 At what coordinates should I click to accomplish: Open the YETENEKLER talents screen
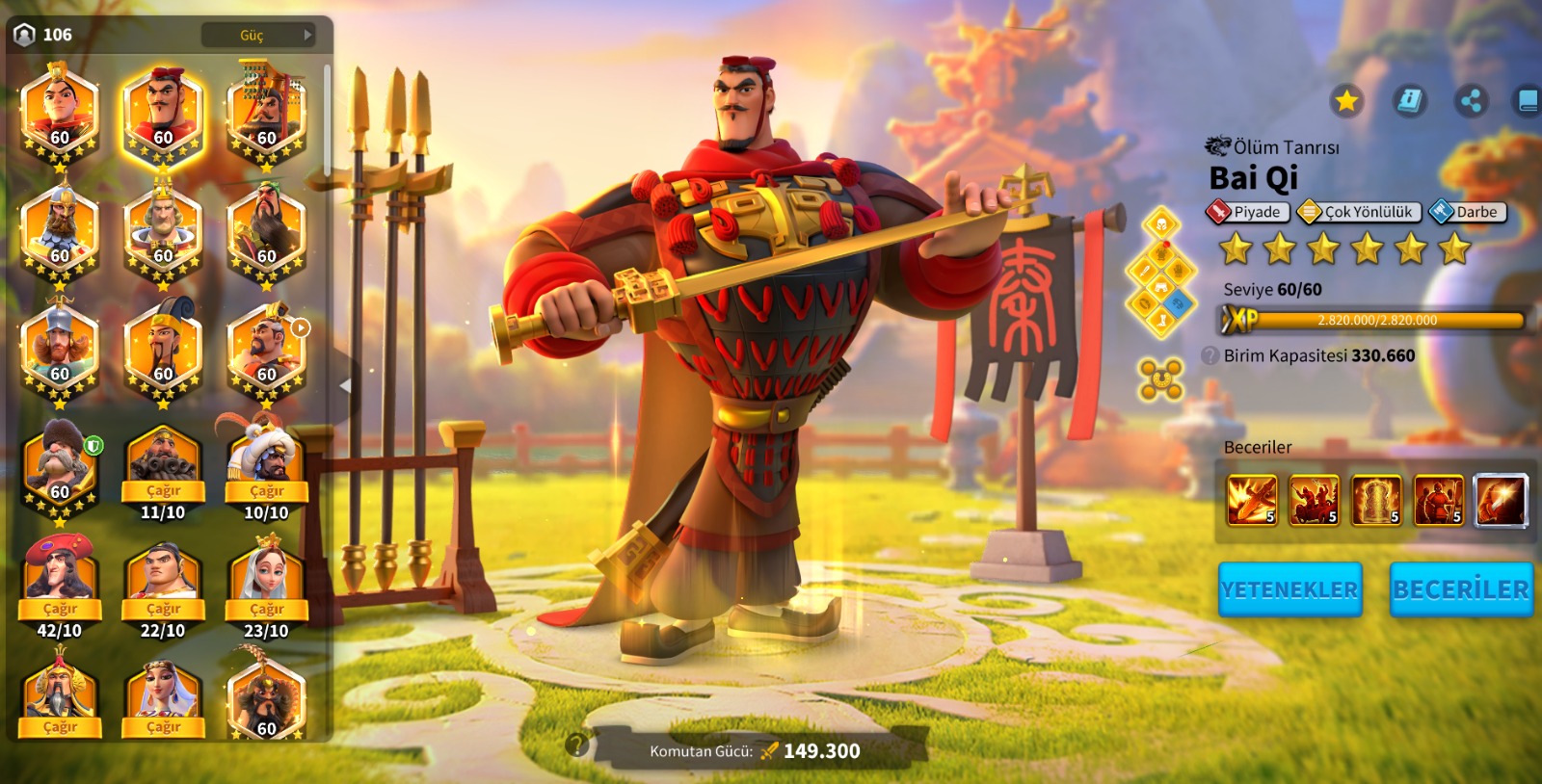point(1289,589)
